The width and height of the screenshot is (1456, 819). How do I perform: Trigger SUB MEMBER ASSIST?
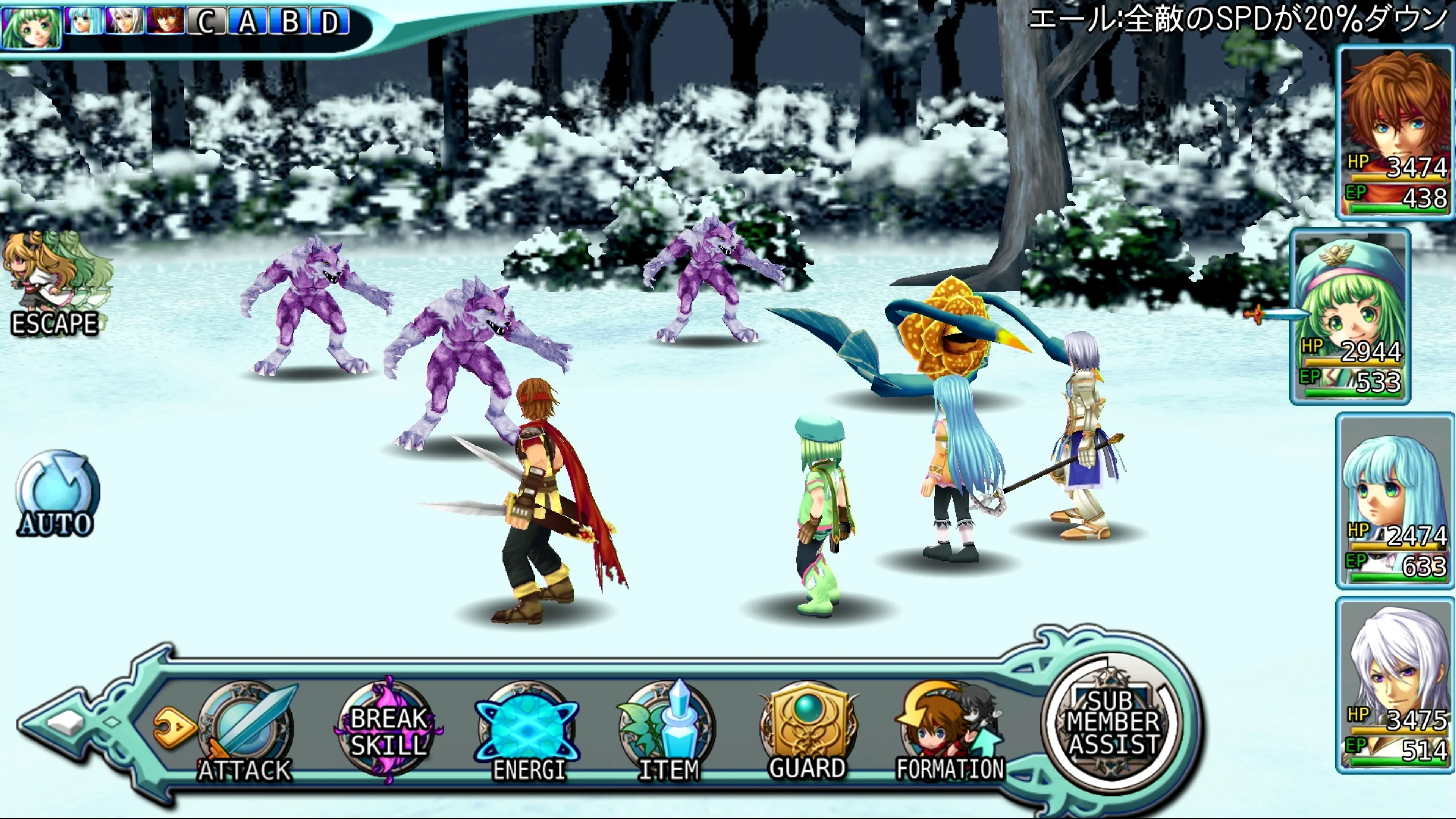click(x=1112, y=722)
